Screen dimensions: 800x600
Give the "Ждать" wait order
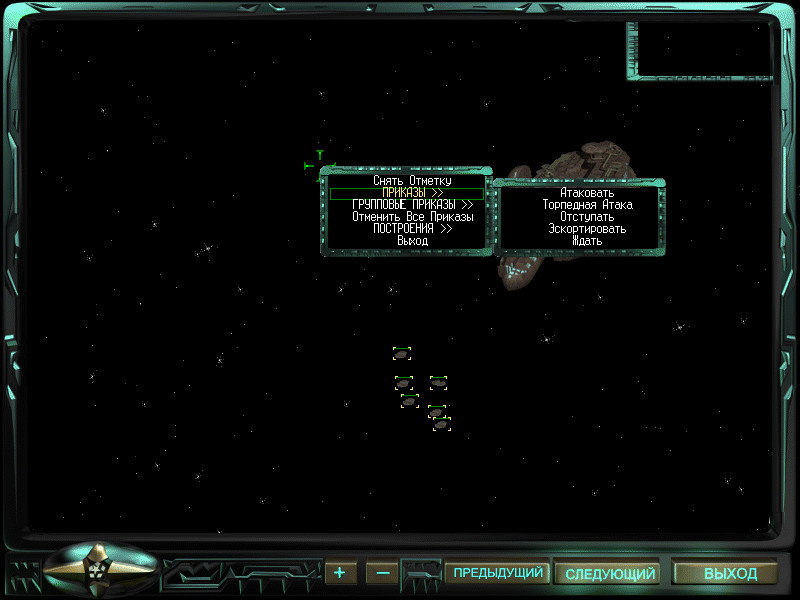click(x=587, y=241)
